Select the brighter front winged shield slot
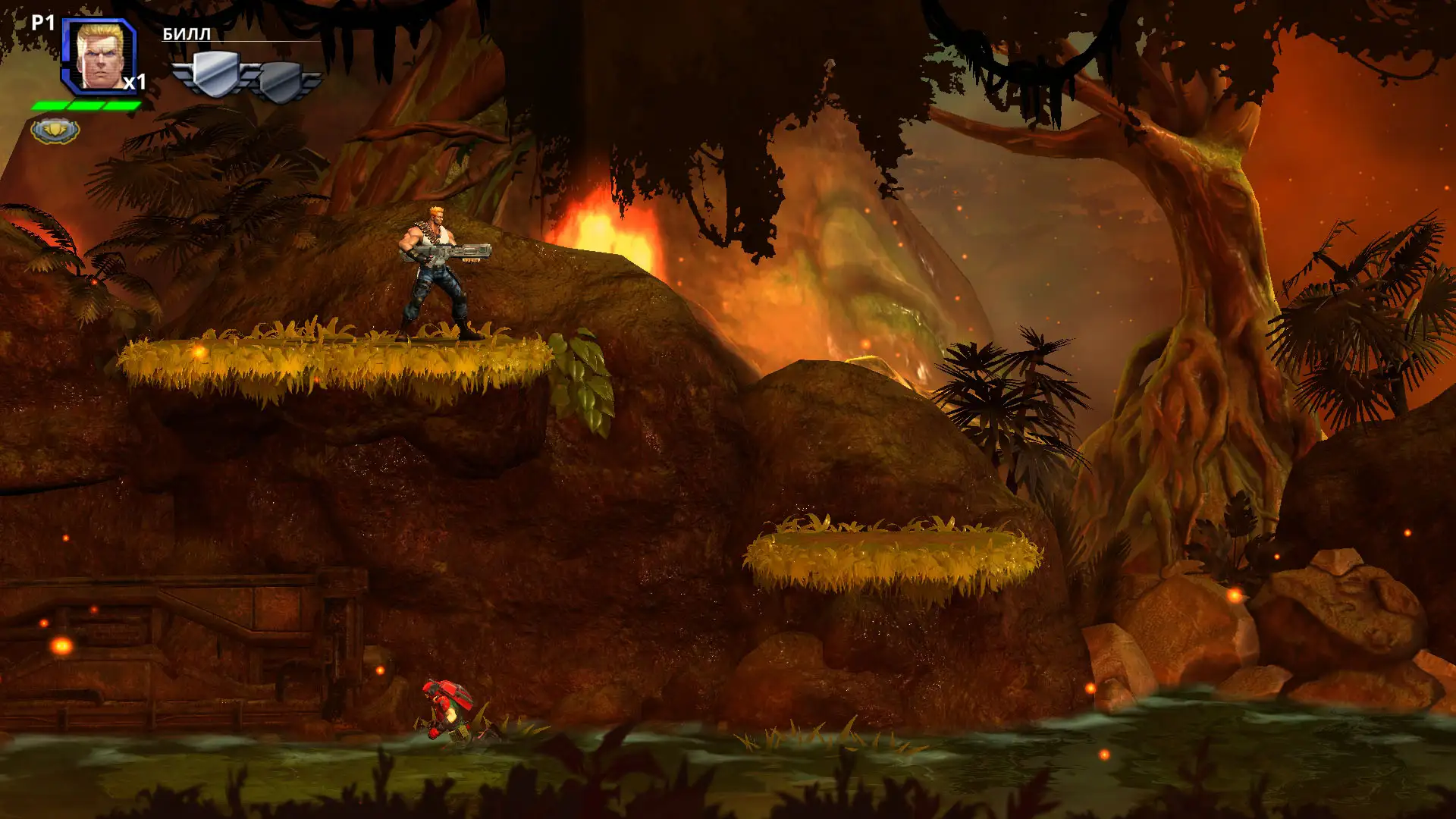The image size is (1456, 819). [216, 74]
